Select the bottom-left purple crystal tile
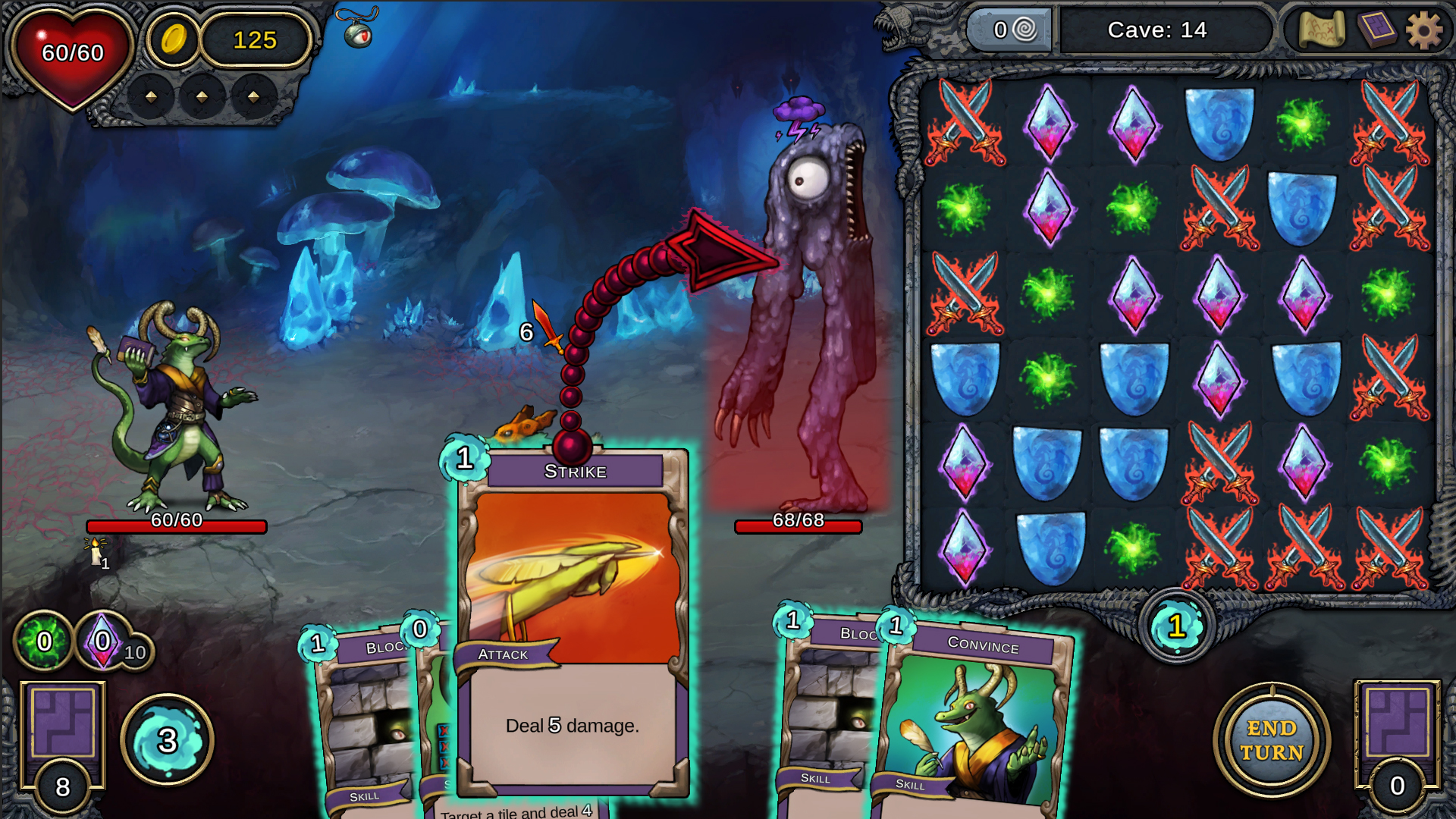The image size is (1456, 819). [964, 548]
